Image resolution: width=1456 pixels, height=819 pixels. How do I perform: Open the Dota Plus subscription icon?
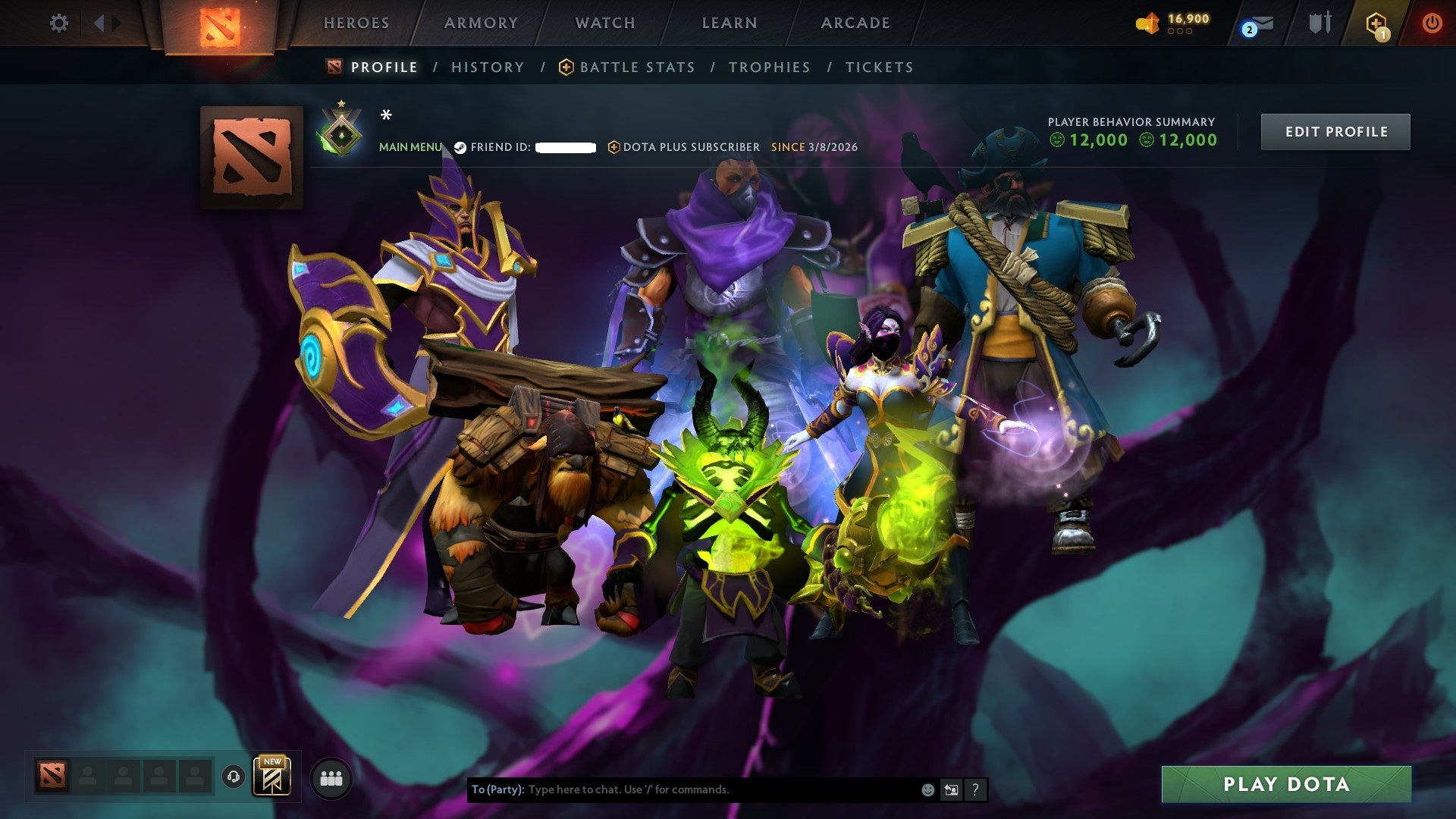click(1375, 23)
